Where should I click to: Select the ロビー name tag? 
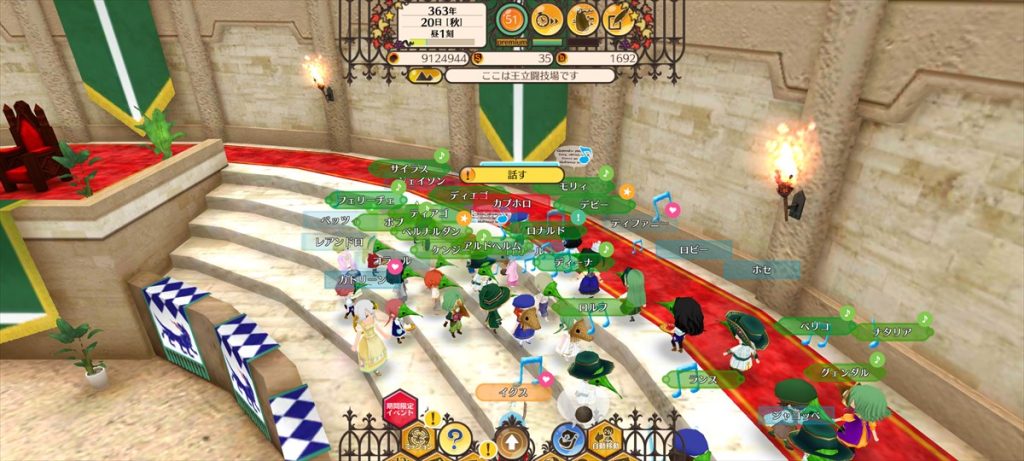(692, 248)
